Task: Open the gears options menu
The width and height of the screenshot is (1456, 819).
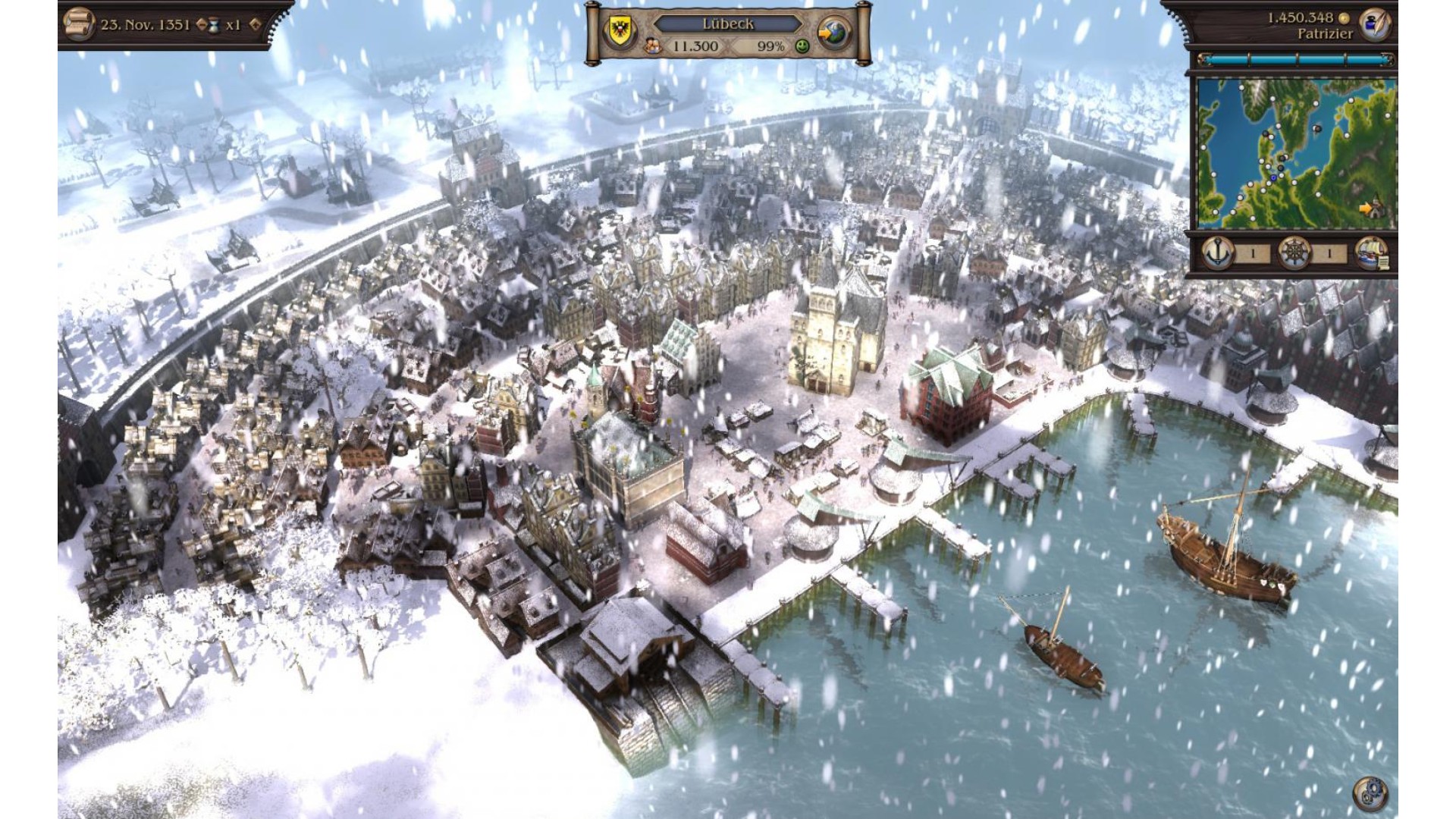Action: pos(1370,793)
